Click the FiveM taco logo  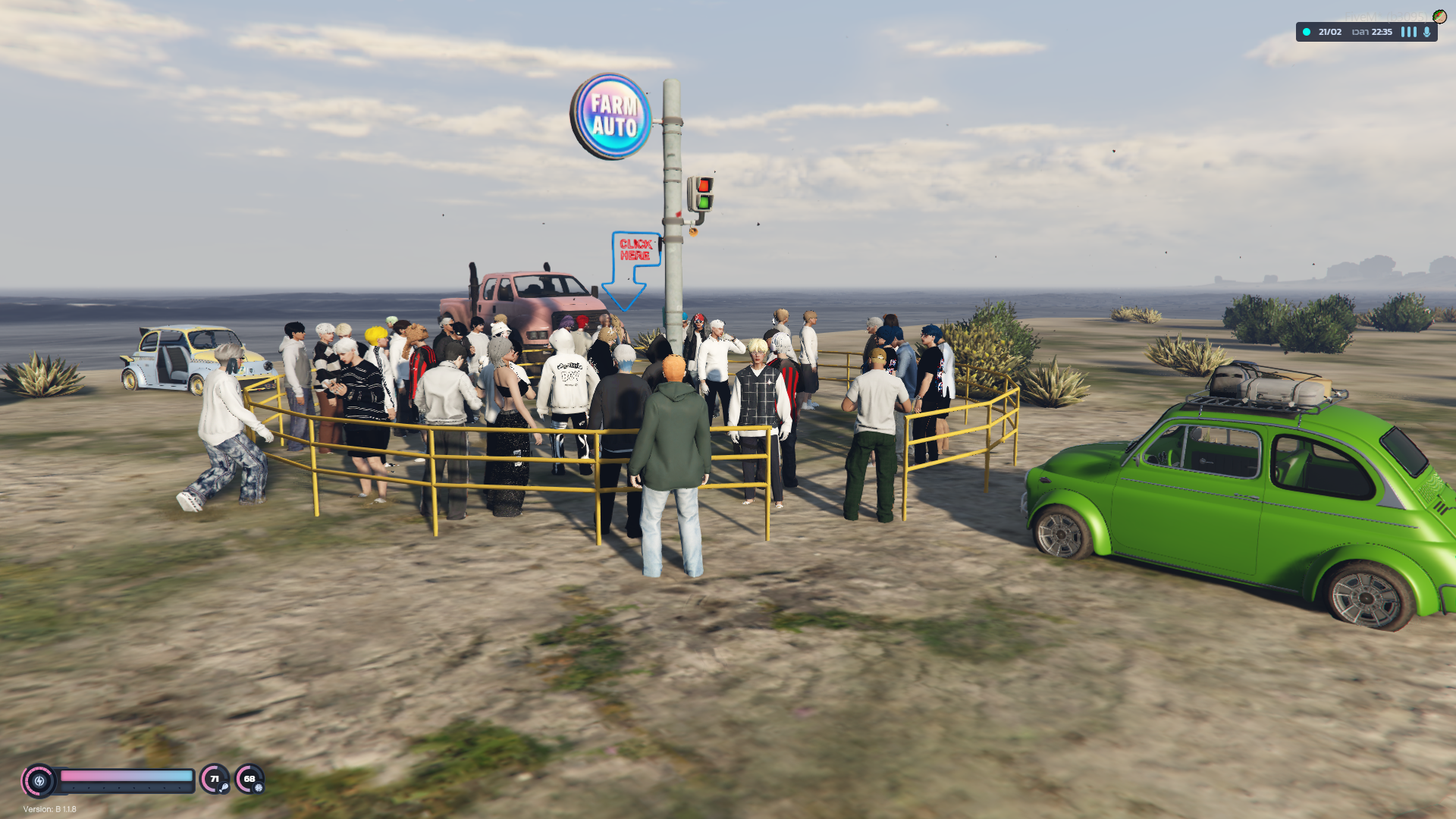coord(1439,17)
